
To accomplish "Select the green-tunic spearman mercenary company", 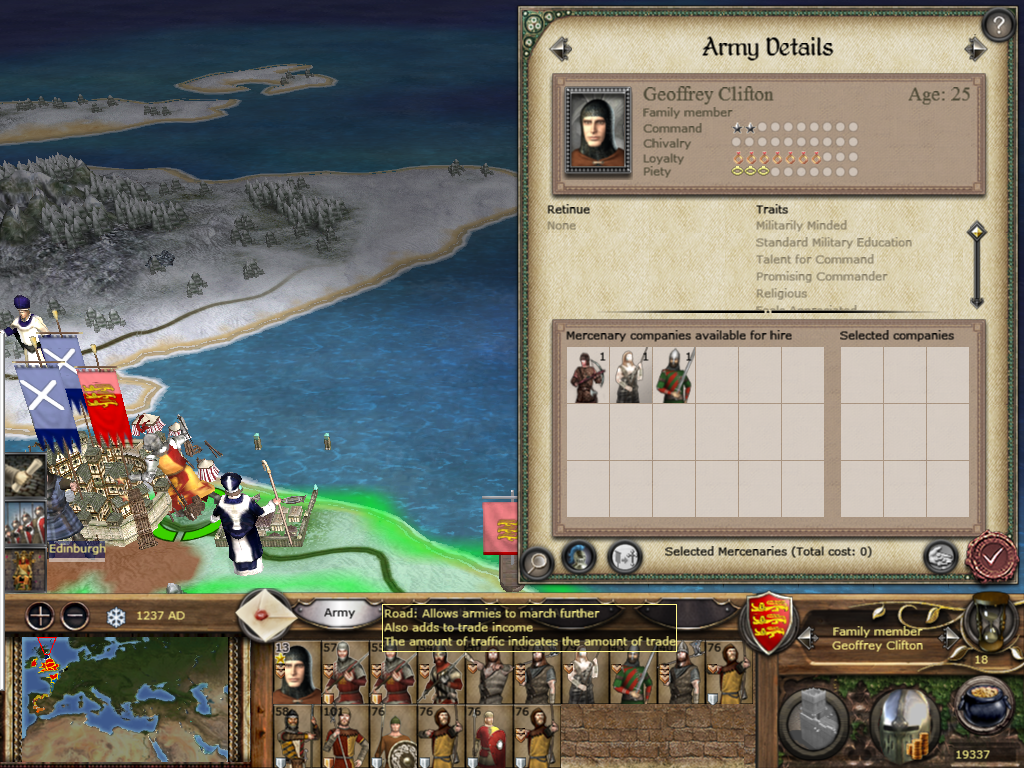I will coord(674,376).
